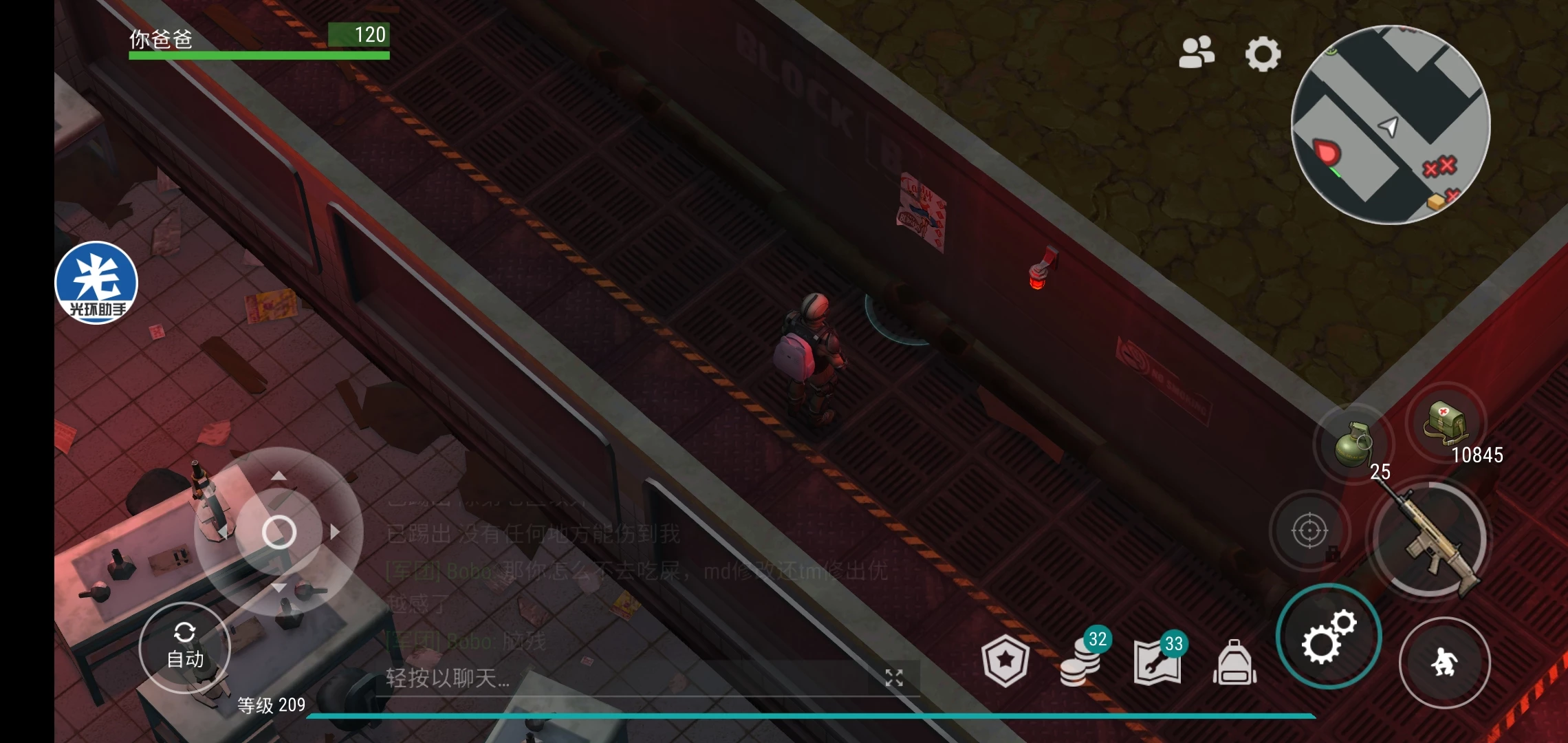Open the shield star badge menu
1568x743 pixels.
point(1005,662)
